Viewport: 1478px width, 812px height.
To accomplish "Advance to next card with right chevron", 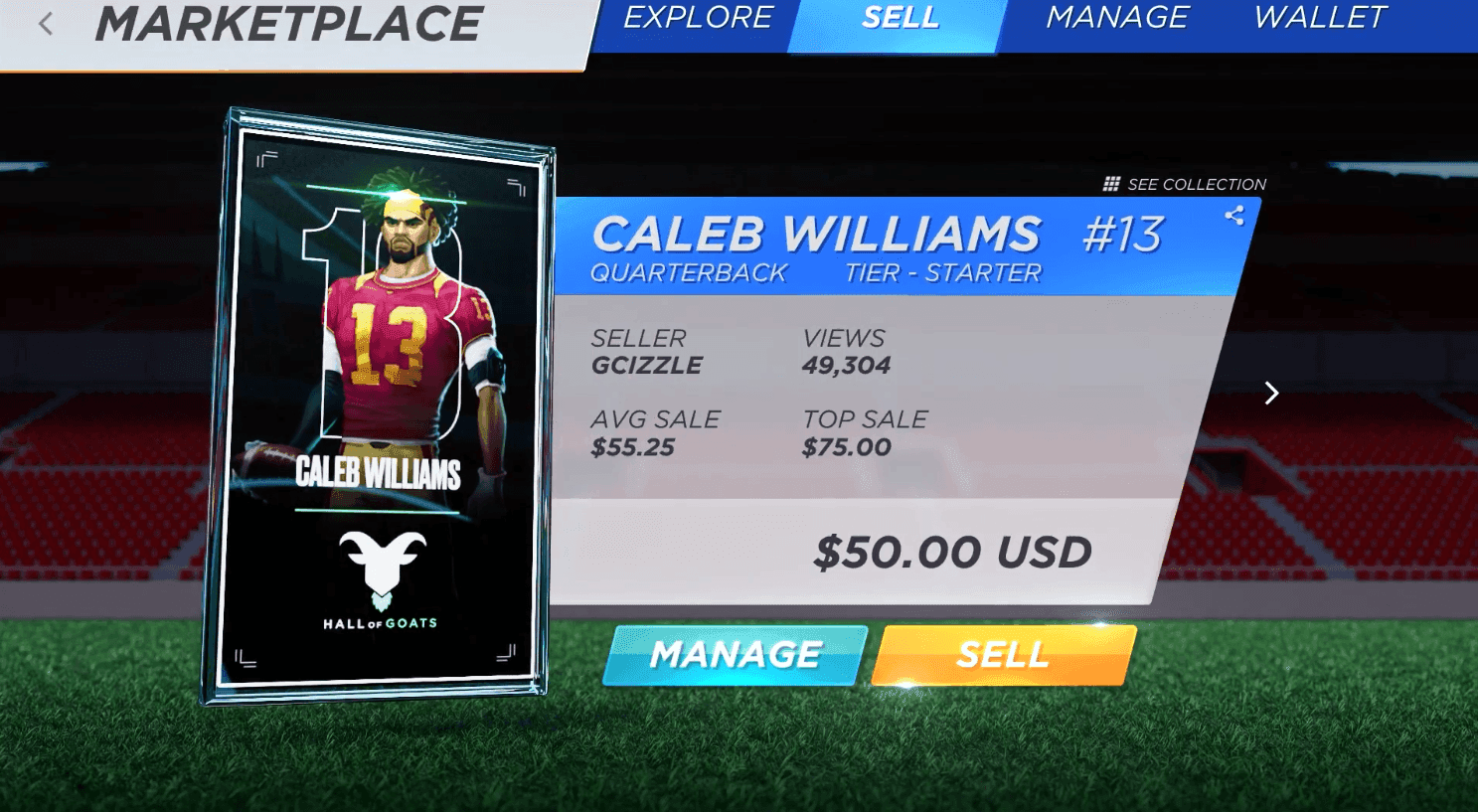I will click(1271, 394).
